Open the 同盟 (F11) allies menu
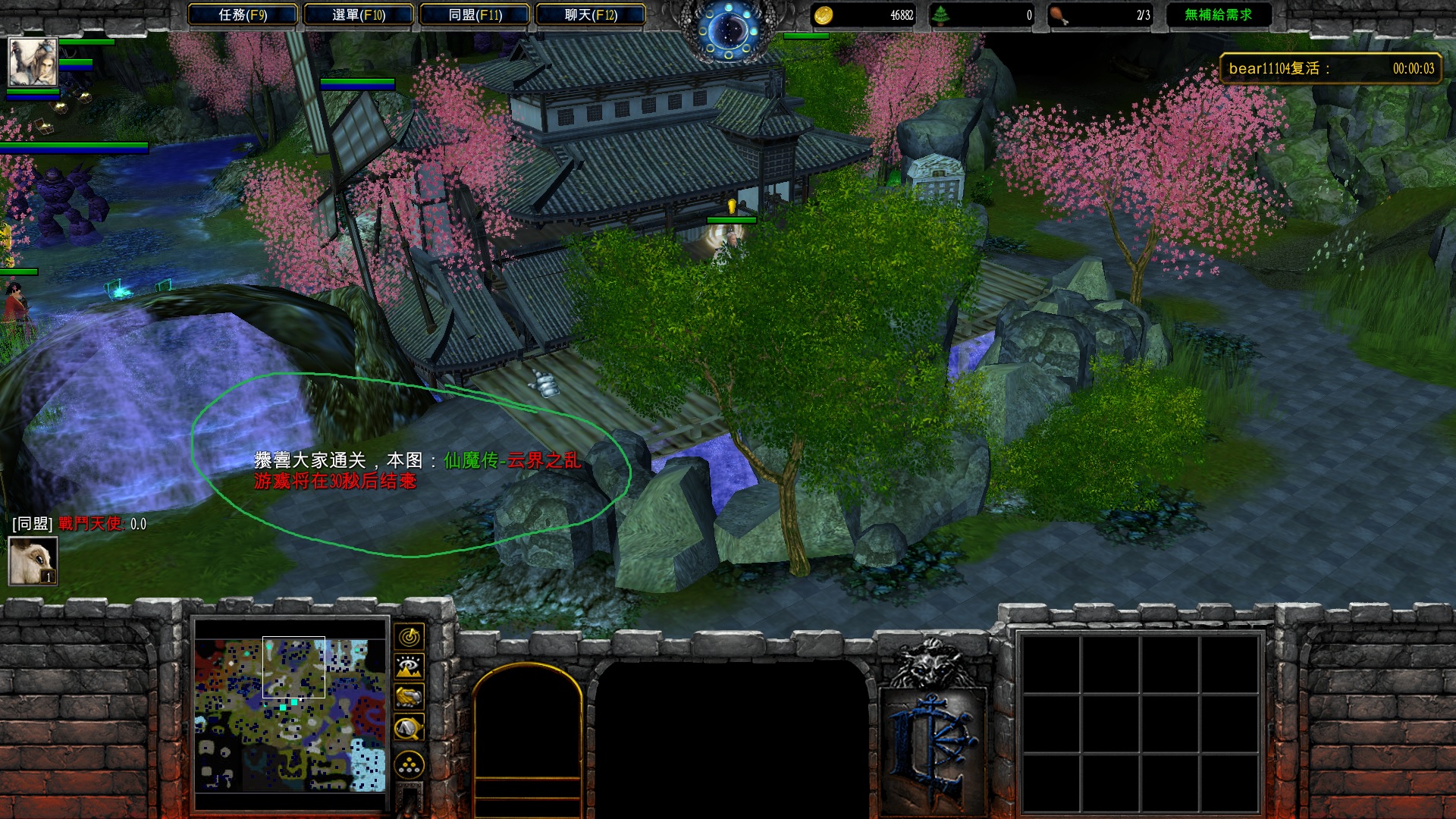The height and width of the screenshot is (819, 1456). pyautogui.click(x=475, y=14)
